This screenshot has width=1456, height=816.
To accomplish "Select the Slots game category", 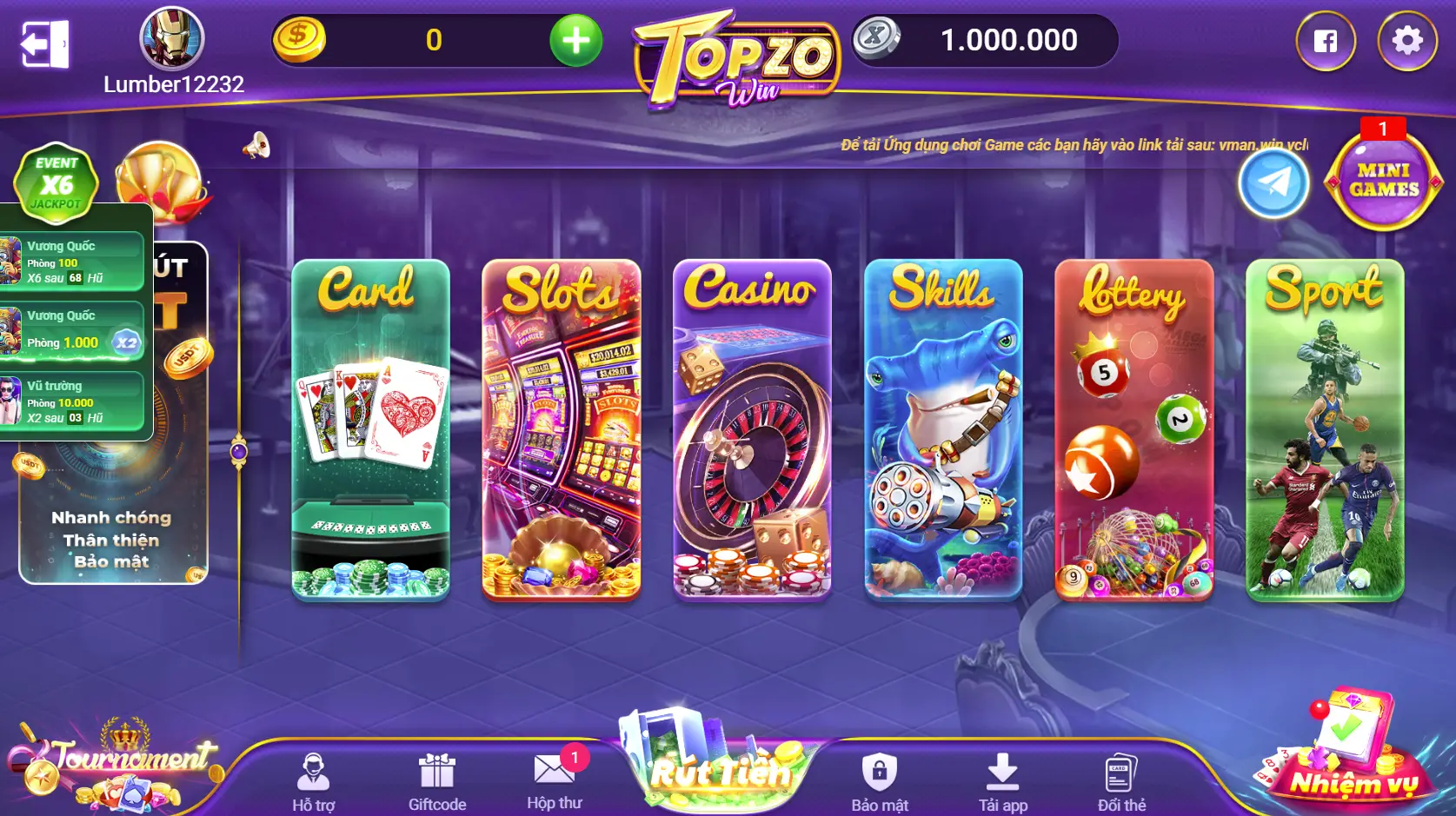I will (562, 429).
